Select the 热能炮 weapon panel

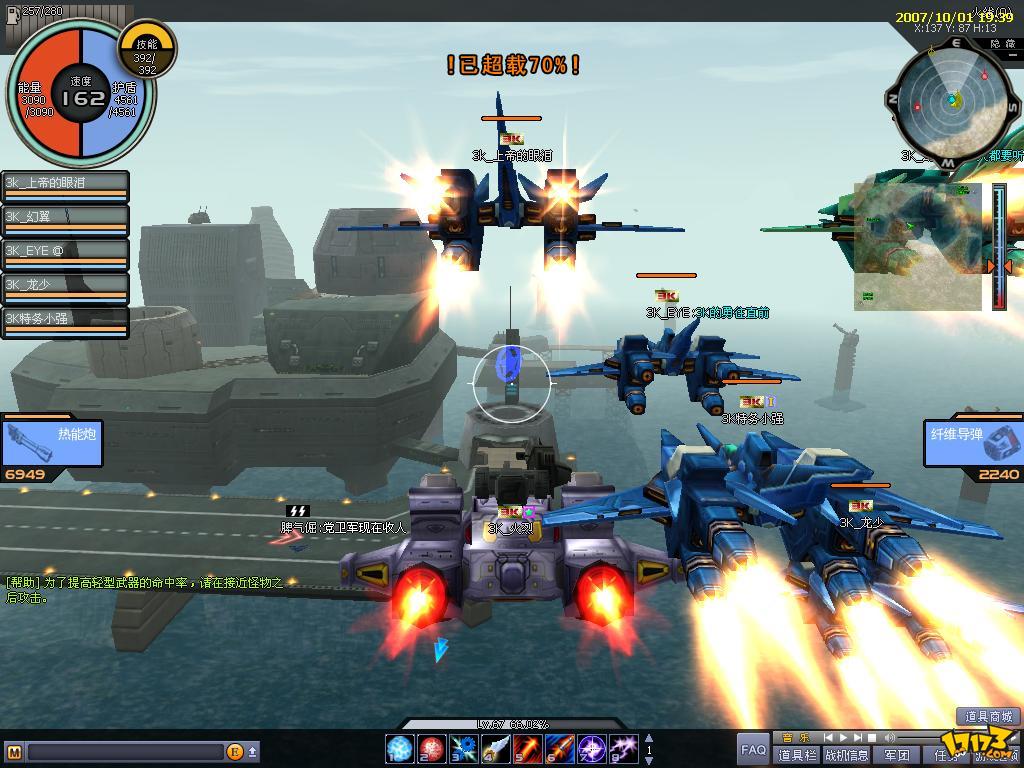52,442
